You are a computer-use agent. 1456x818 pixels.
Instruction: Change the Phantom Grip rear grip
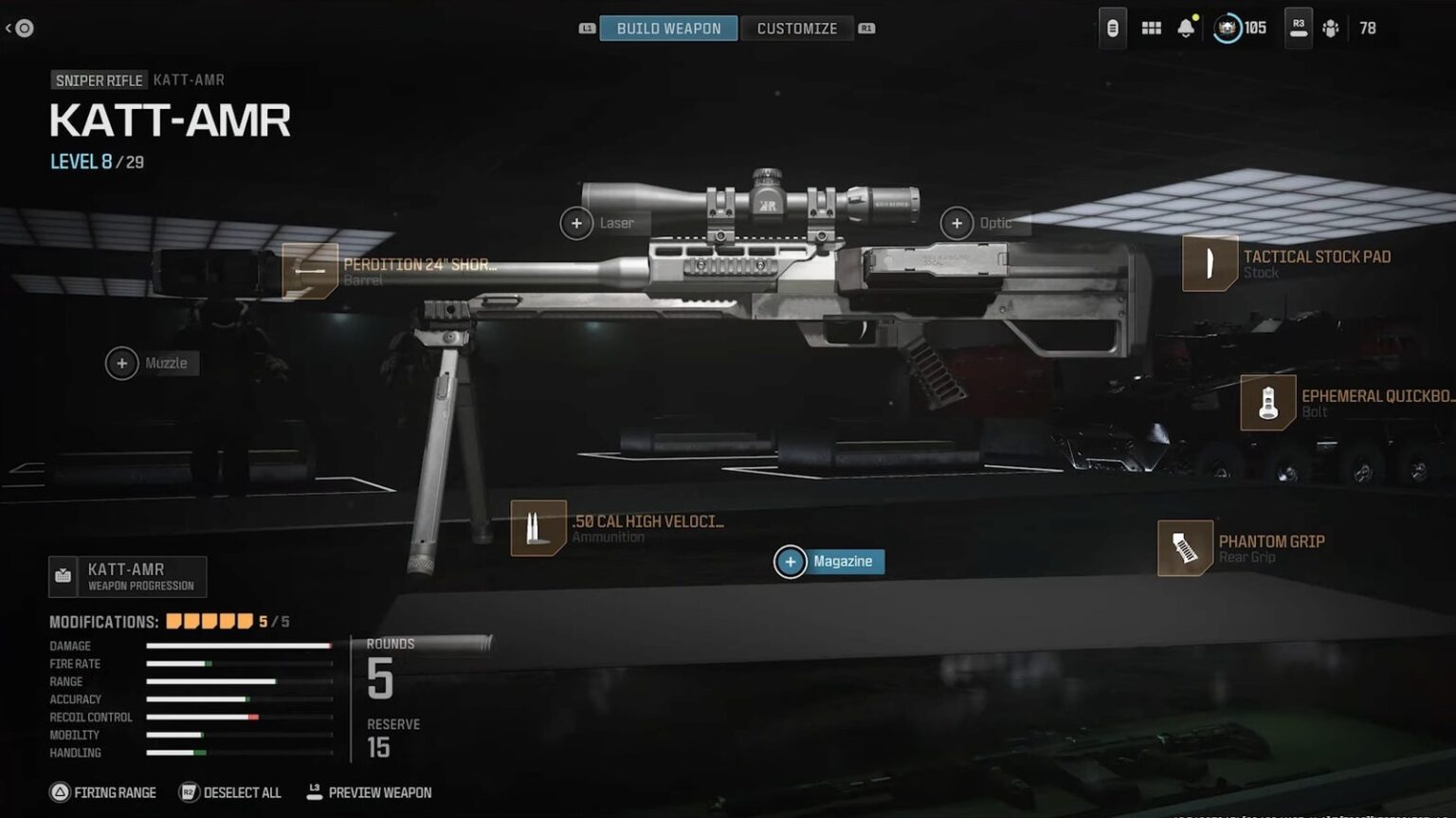(x=1185, y=548)
